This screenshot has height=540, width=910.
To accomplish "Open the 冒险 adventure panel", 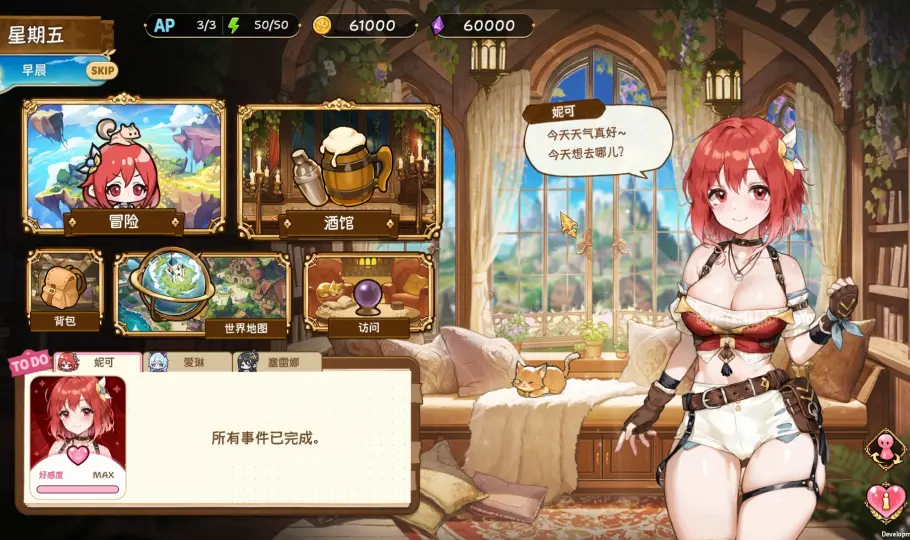I will click(123, 167).
